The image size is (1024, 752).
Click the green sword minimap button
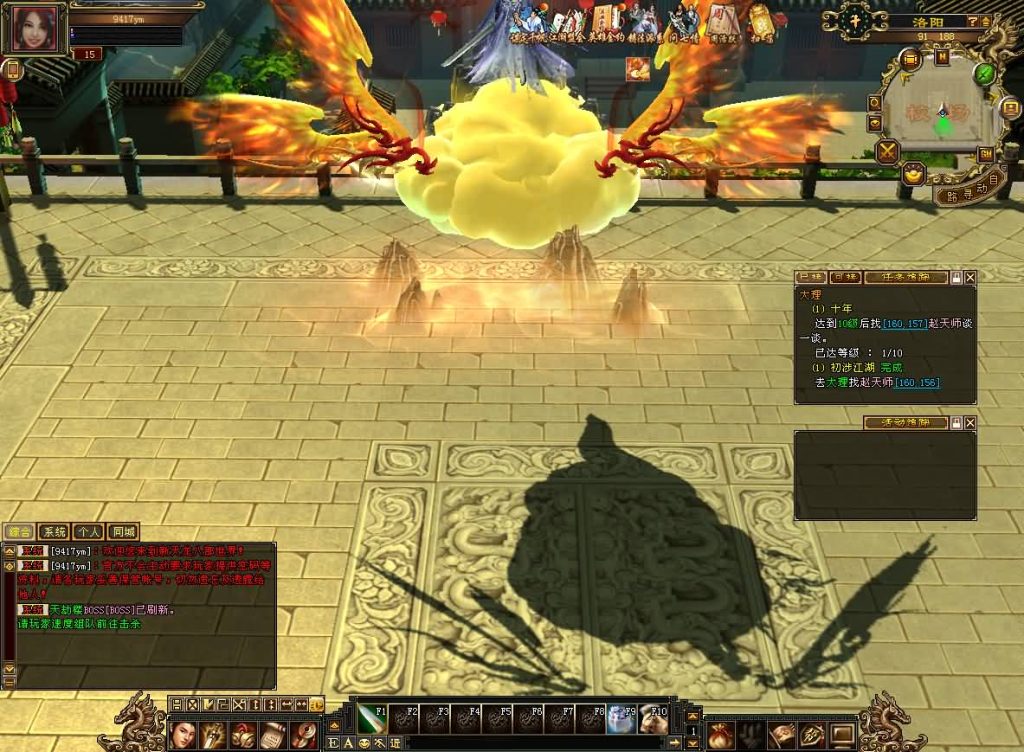[x=984, y=73]
